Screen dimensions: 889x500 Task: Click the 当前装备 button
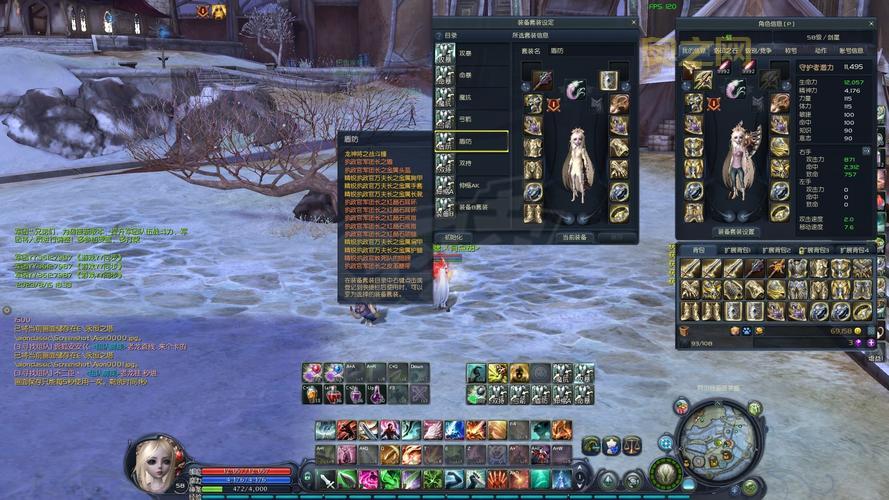point(574,237)
